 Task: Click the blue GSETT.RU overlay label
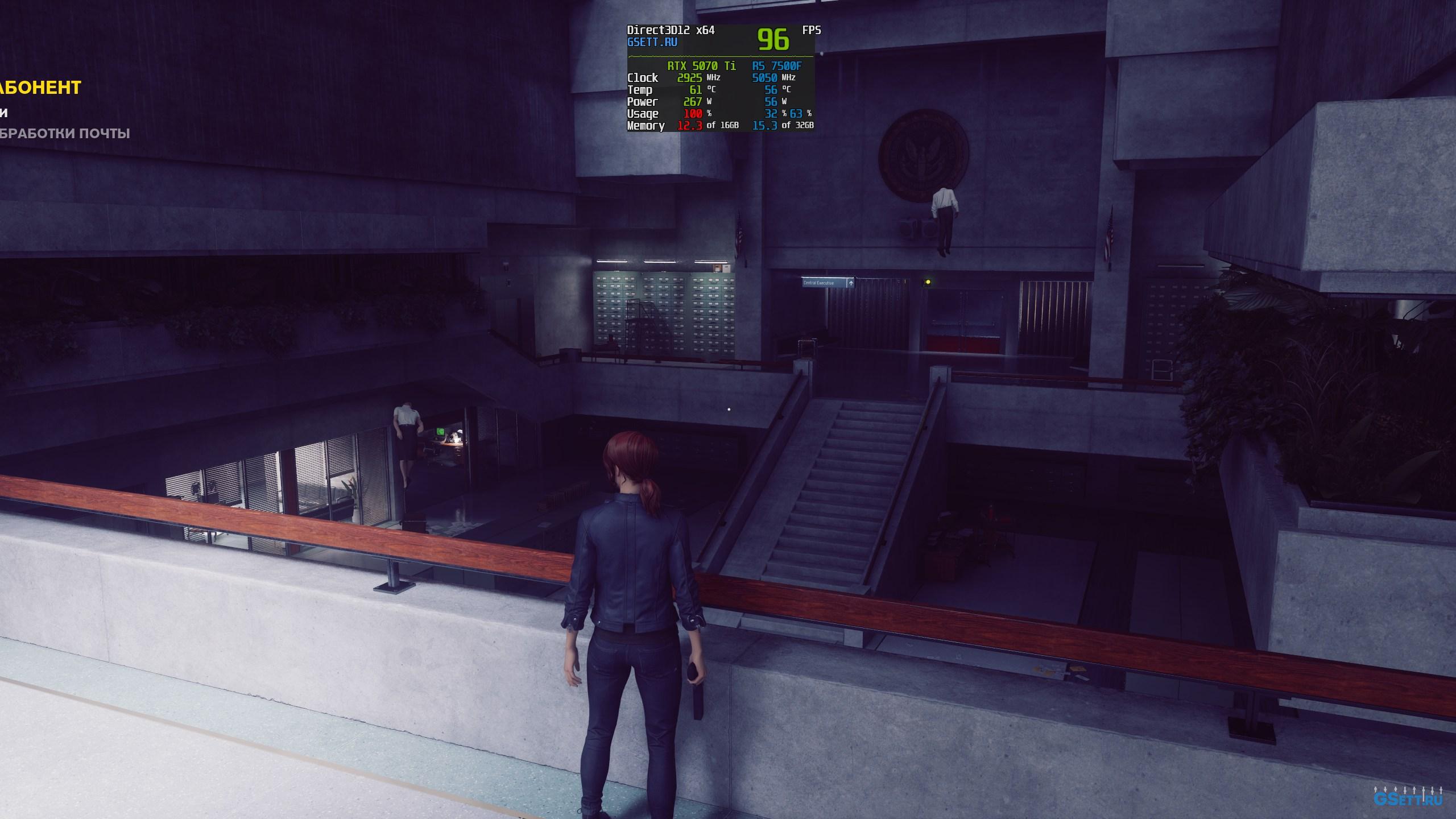652,42
